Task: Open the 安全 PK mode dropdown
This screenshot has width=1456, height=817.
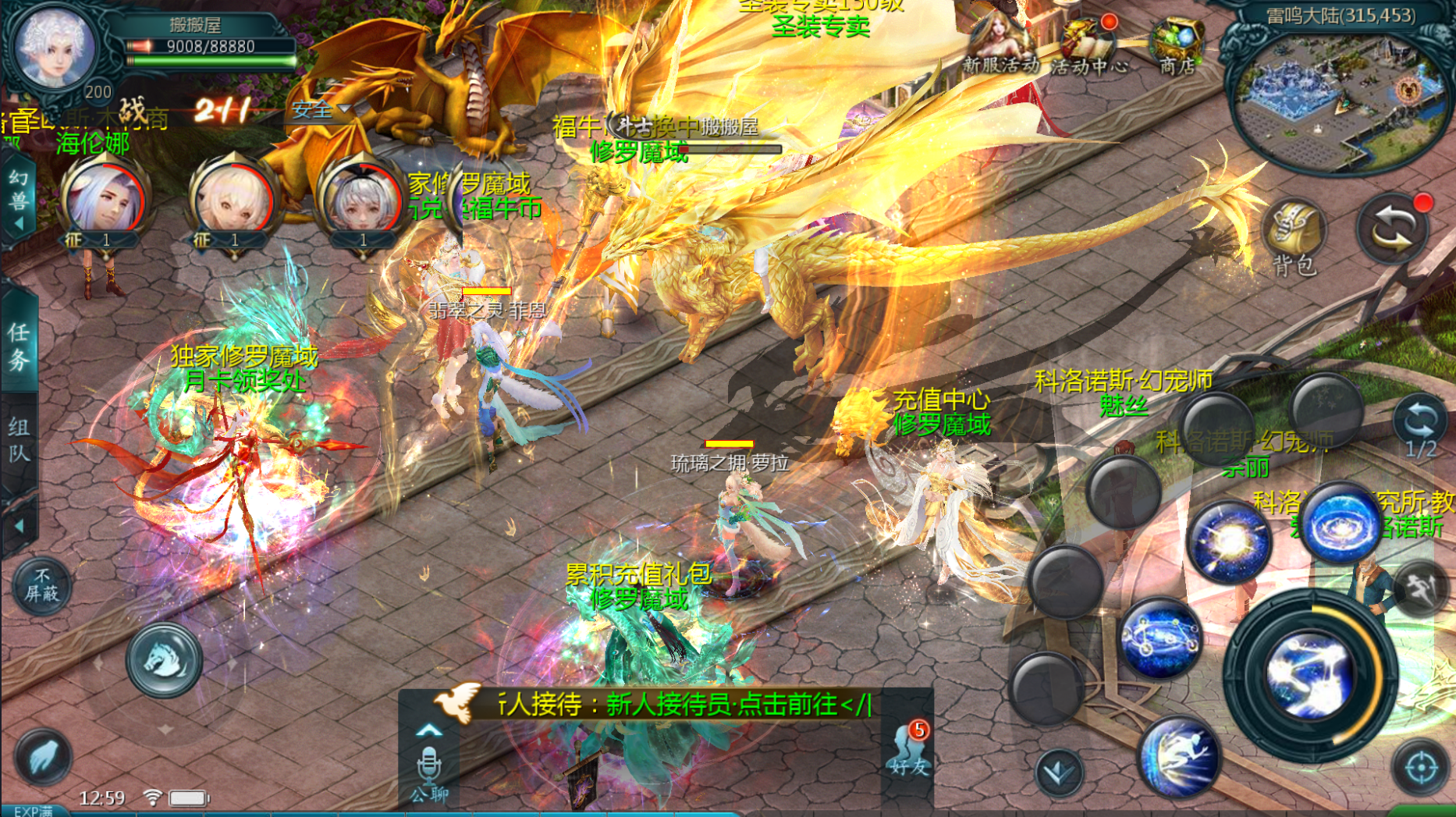Action: (321, 110)
